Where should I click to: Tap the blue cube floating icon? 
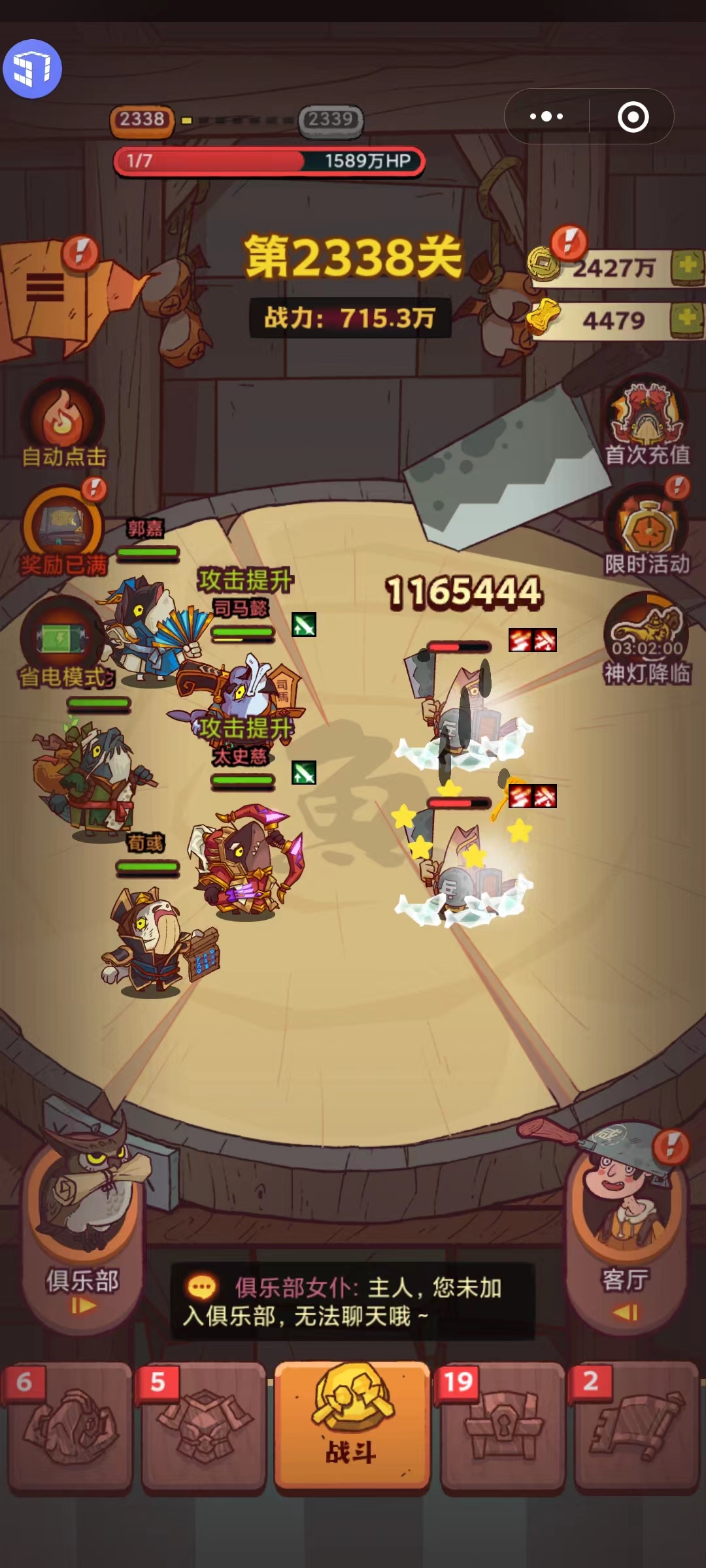click(33, 69)
